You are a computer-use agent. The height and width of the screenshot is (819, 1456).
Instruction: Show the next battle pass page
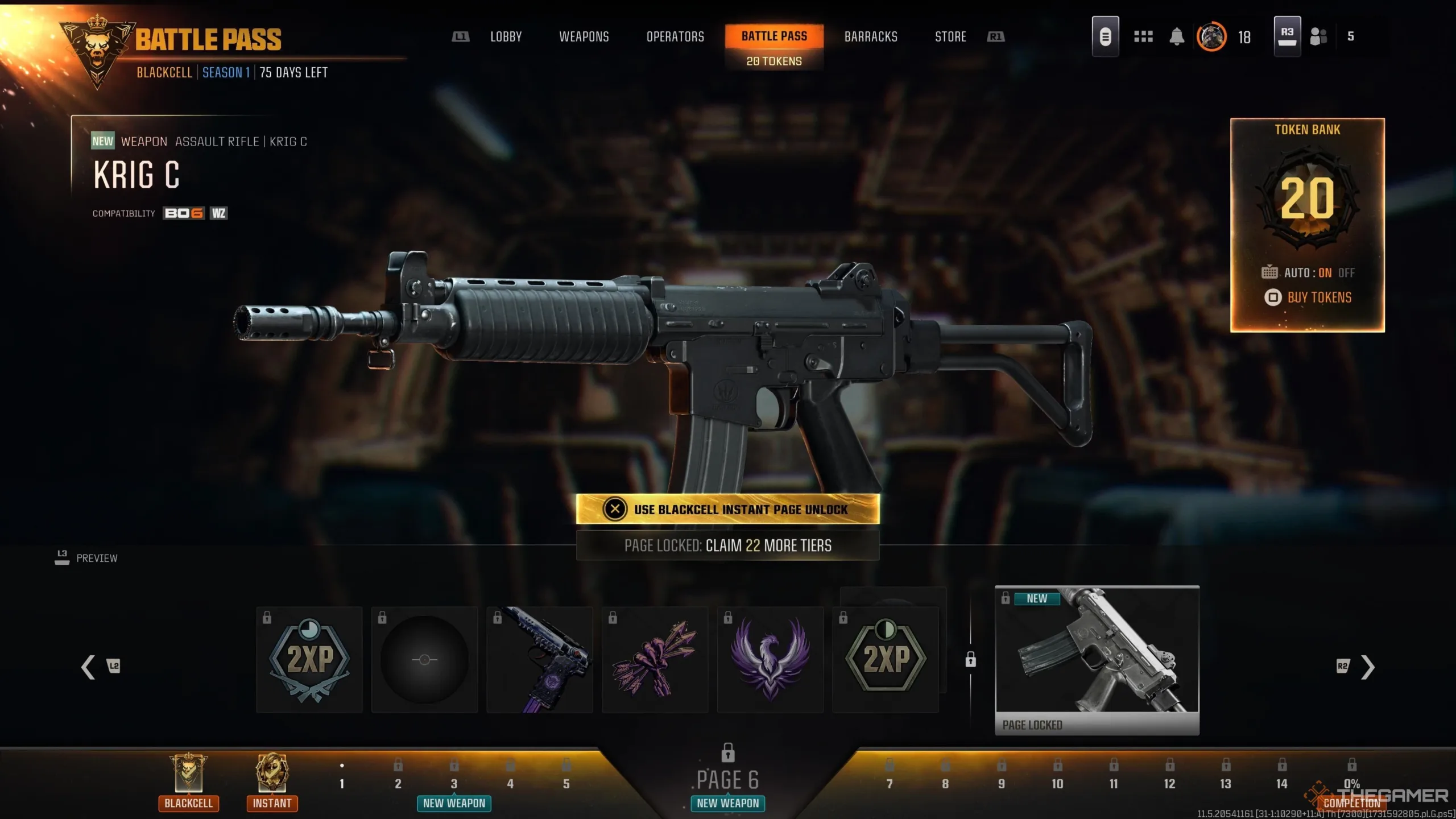1367,667
